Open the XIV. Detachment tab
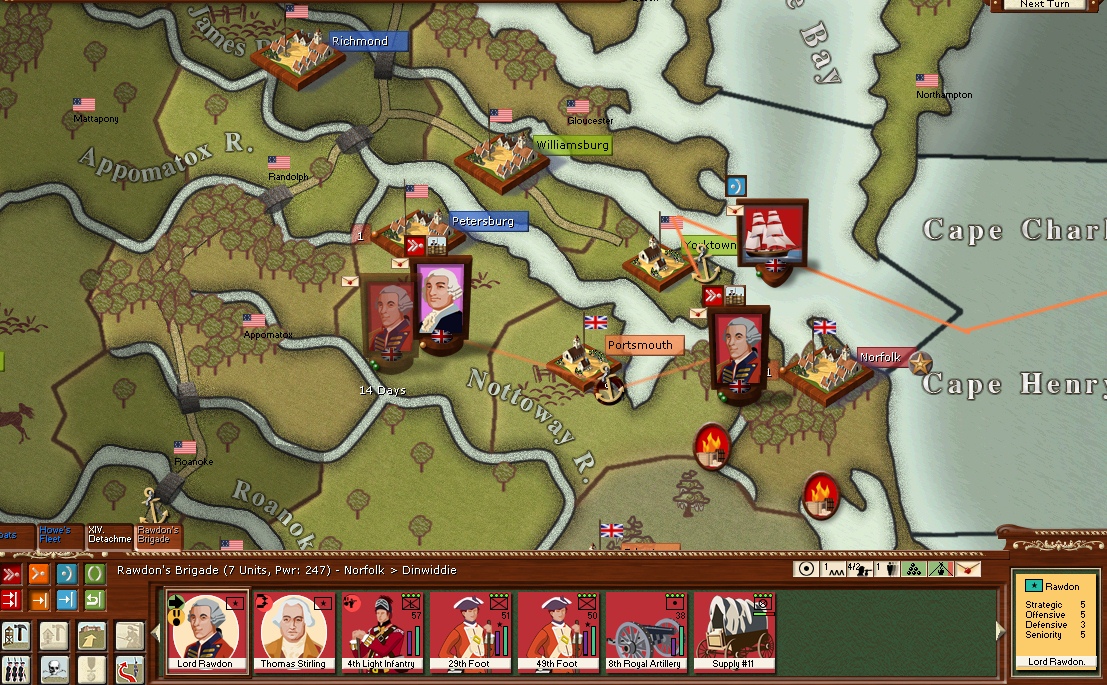The width and height of the screenshot is (1107, 685). 109,535
